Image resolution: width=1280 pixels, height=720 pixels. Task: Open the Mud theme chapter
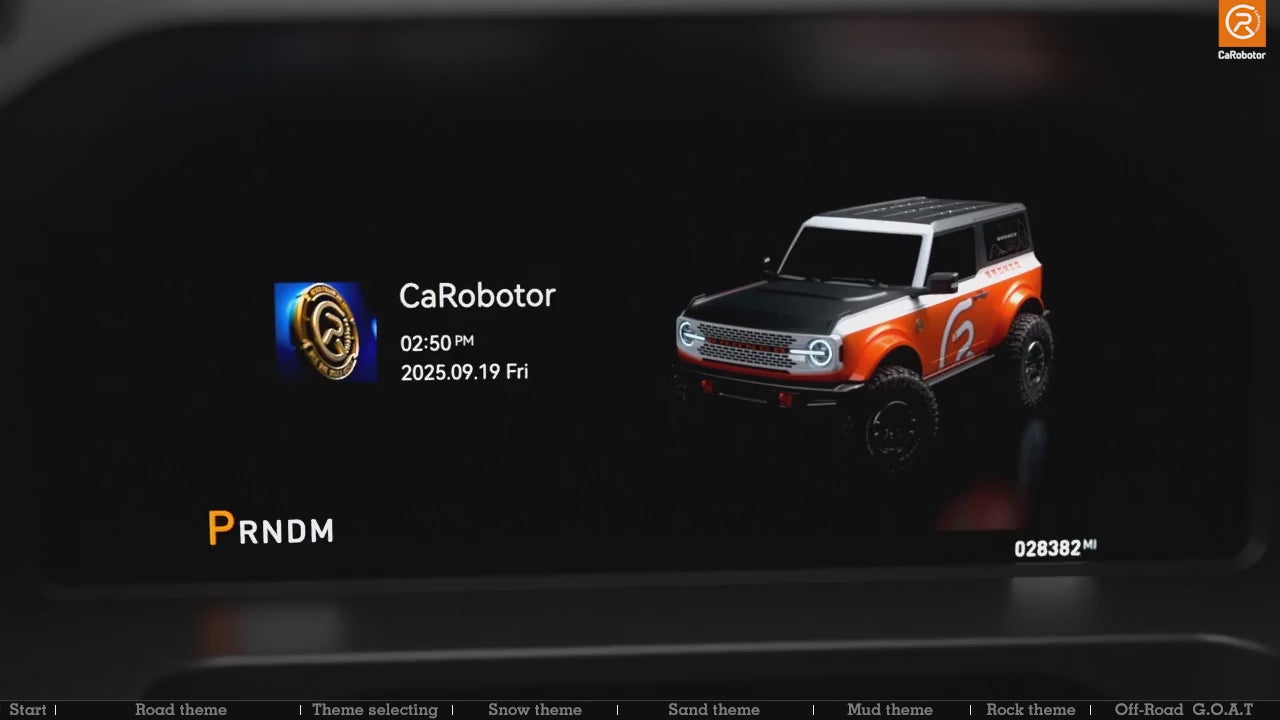click(x=889, y=710)
